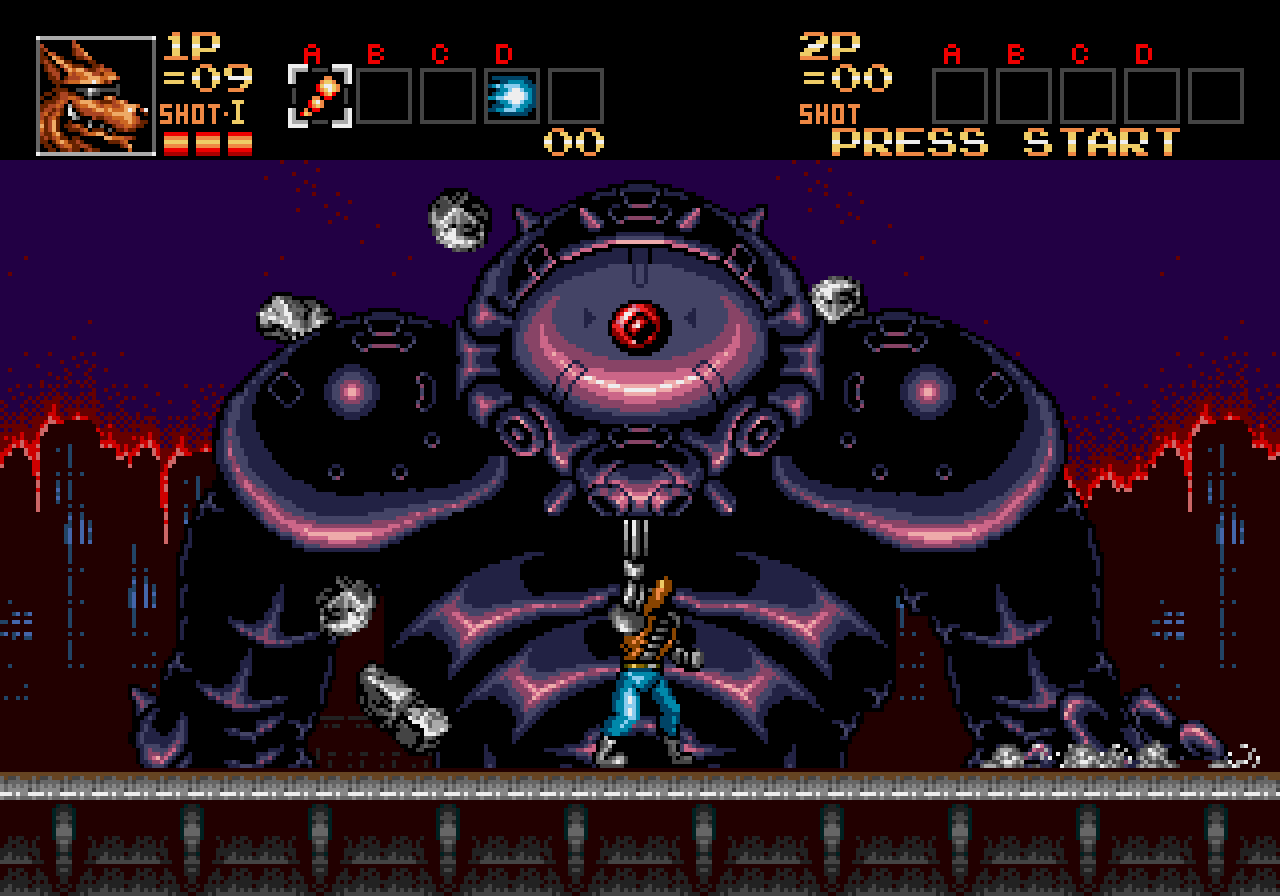
Task: Click the wolf character portrait
Action: [96, 96]
